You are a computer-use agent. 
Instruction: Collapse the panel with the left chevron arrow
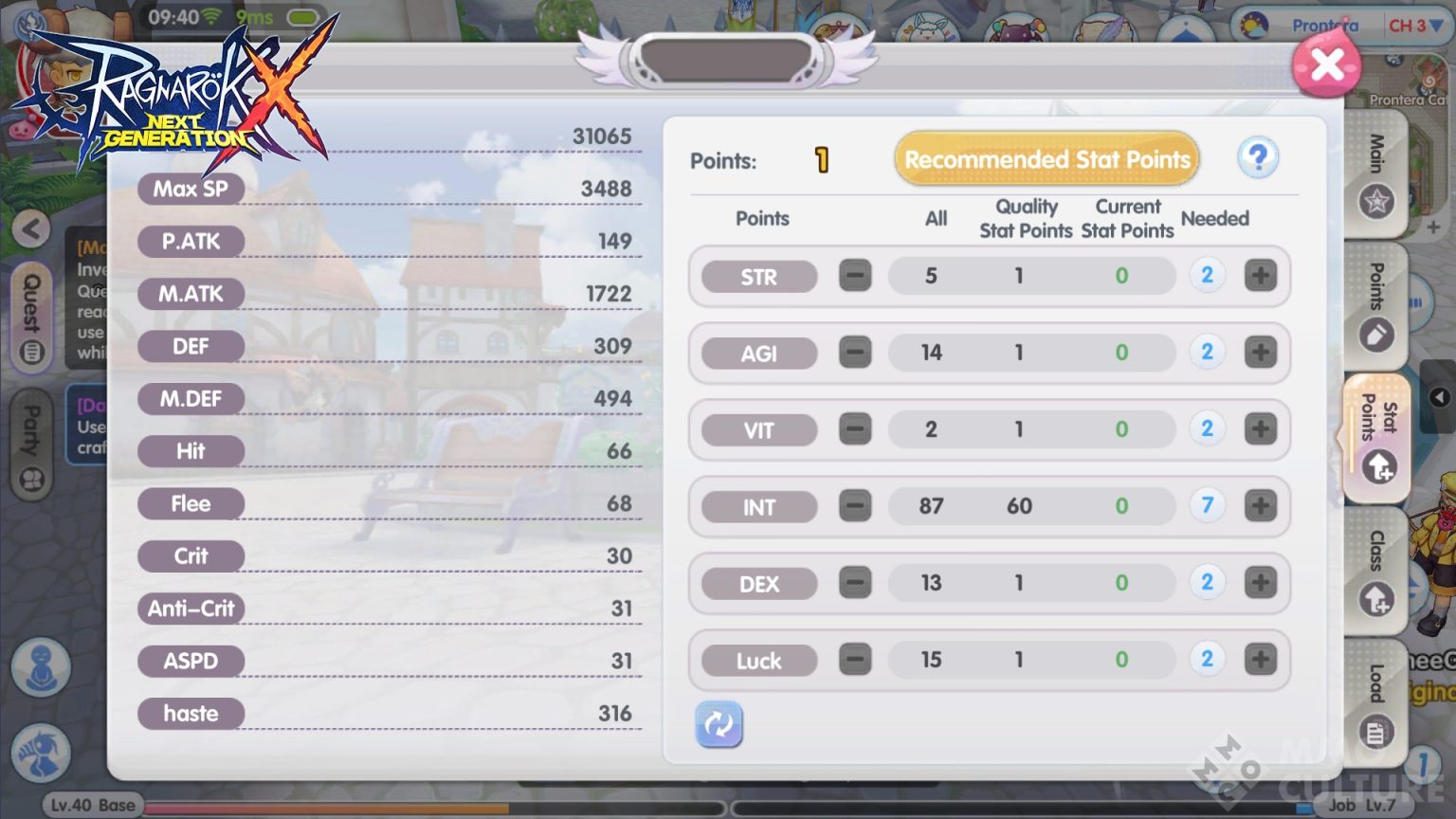(30, 229)
